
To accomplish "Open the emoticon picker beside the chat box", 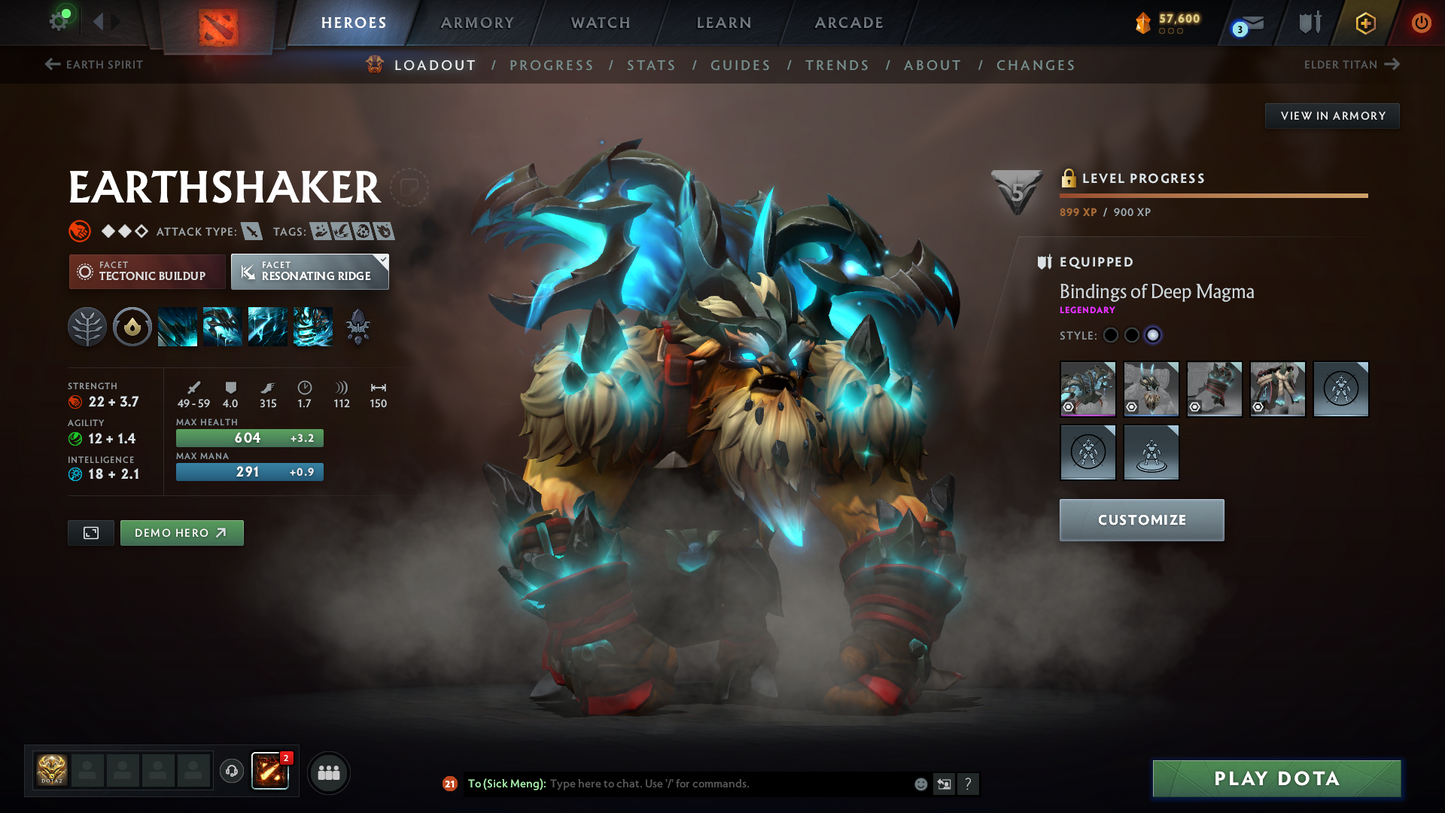I will pyautogui.click(x=919, y=784).
